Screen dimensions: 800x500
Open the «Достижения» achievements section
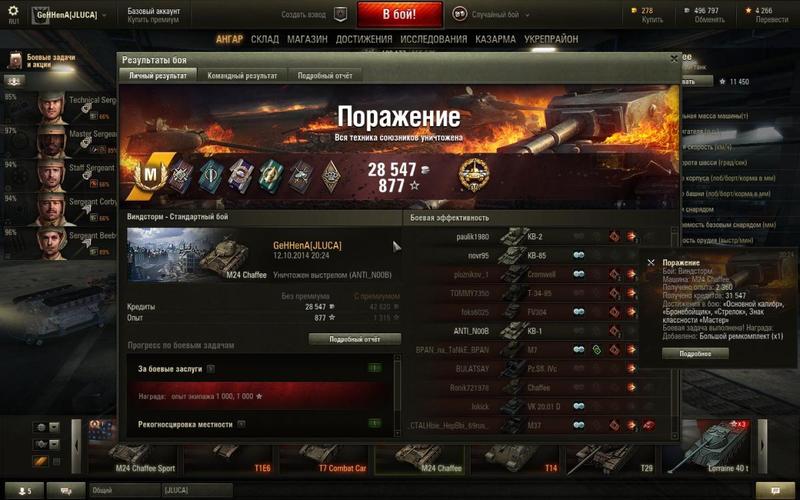tap(363, 39)
